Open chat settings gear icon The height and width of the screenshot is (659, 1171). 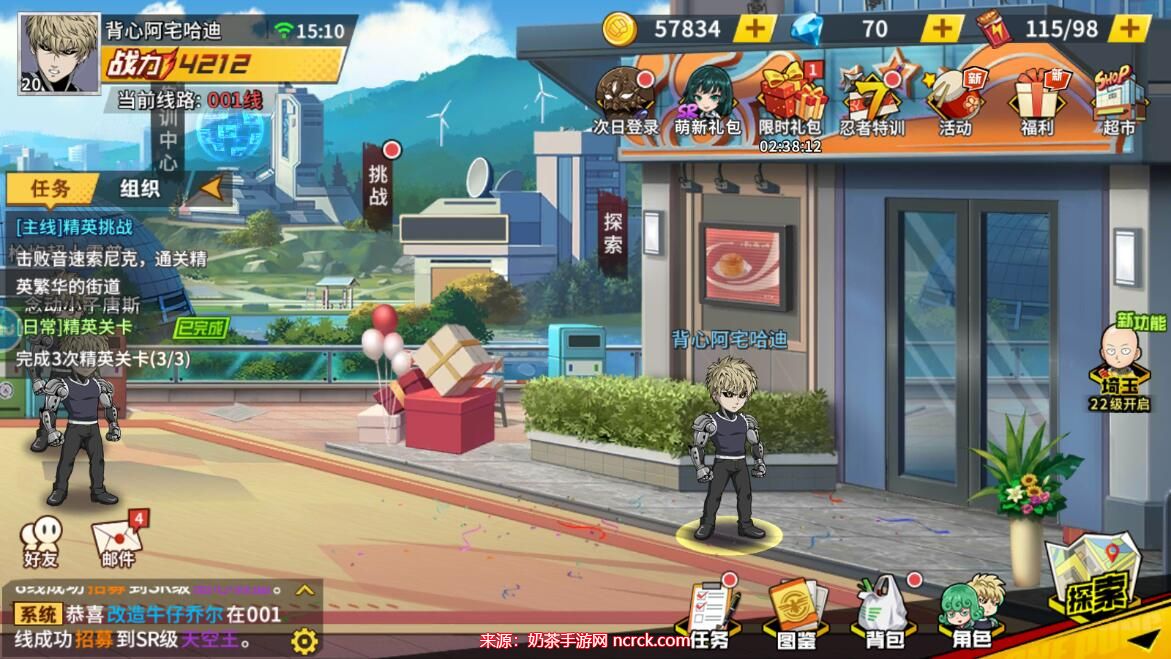click(x=304, y=640)
